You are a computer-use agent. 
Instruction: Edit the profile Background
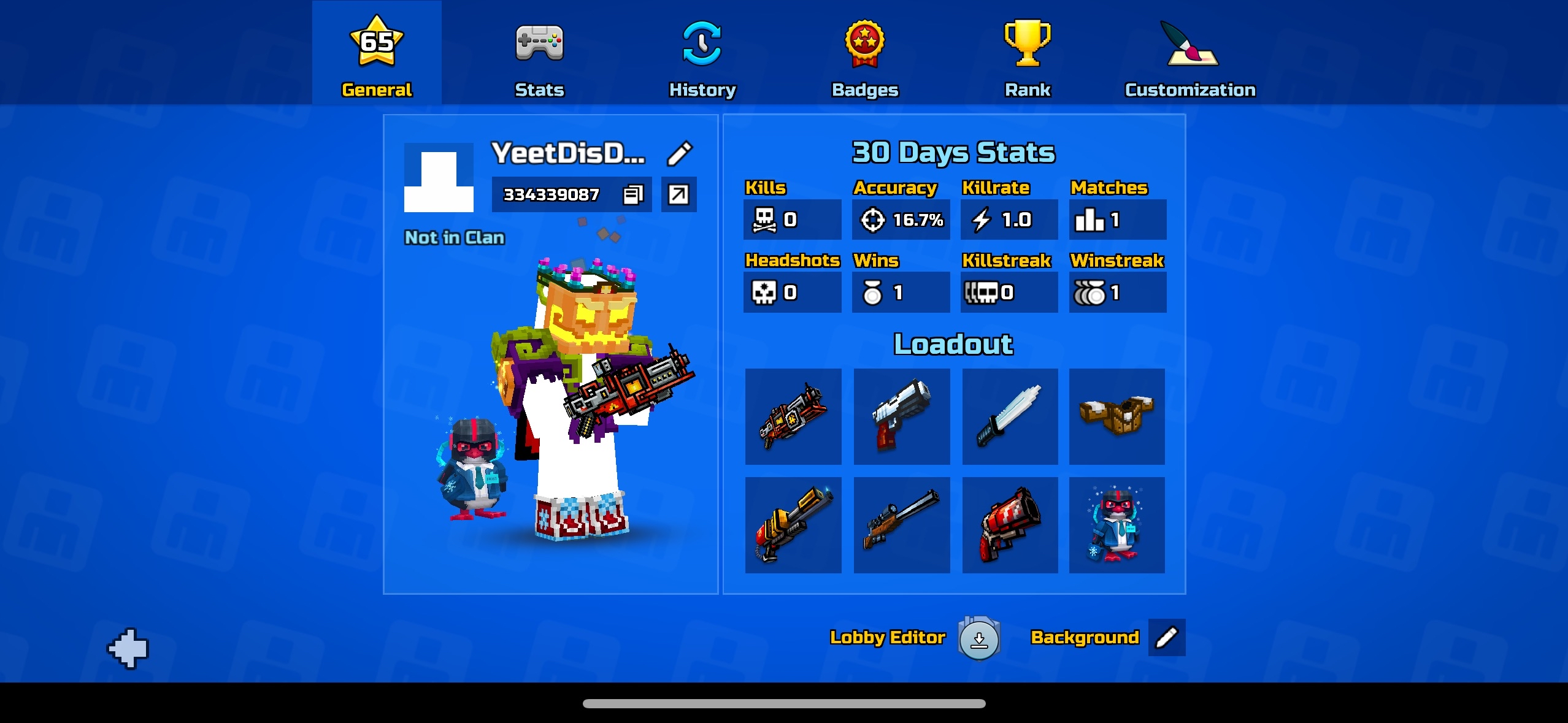1166,638
